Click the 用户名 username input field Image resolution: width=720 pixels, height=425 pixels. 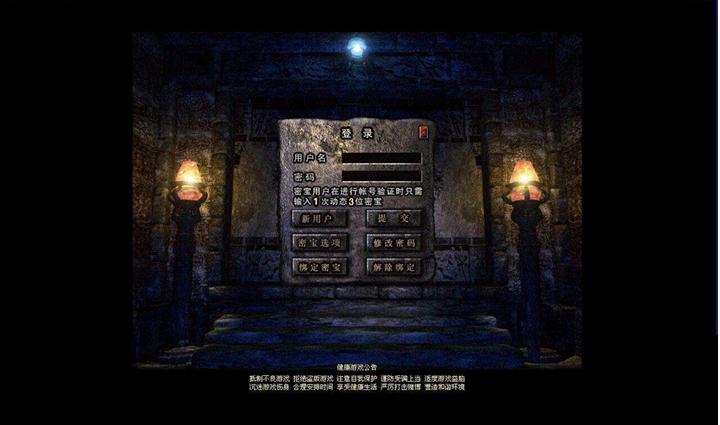pos(381,158)
